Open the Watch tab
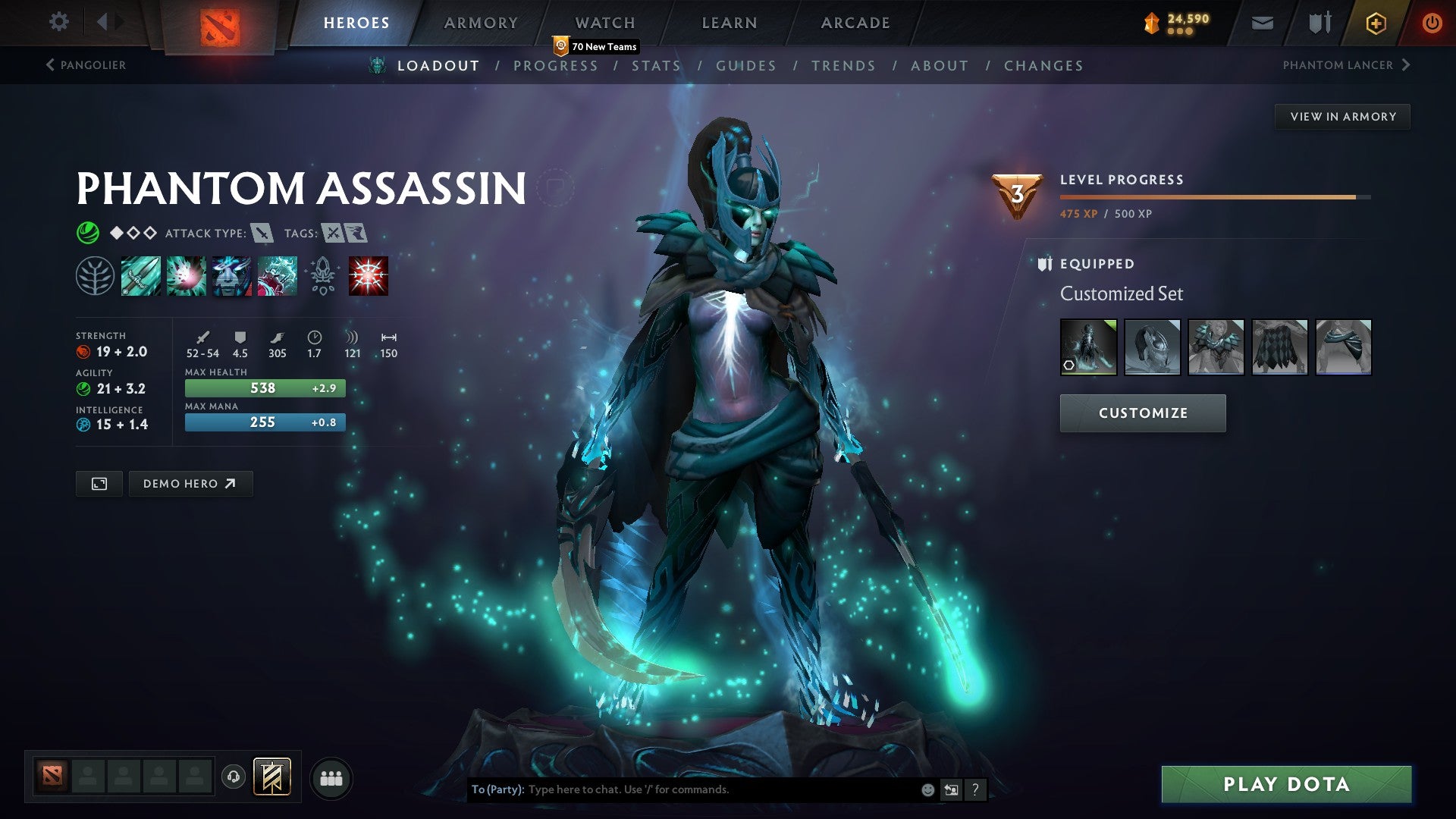Screen dimensions: 1456x819 tap(605, 23)
